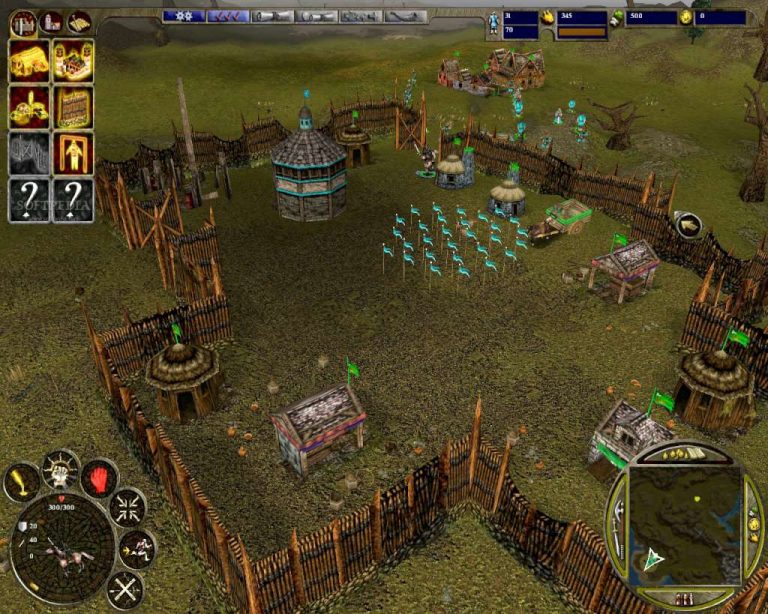768x614 pixels.
Task: Build the wooden palisade wall icon
Action: pyautogui.click(x=73, y=107)
